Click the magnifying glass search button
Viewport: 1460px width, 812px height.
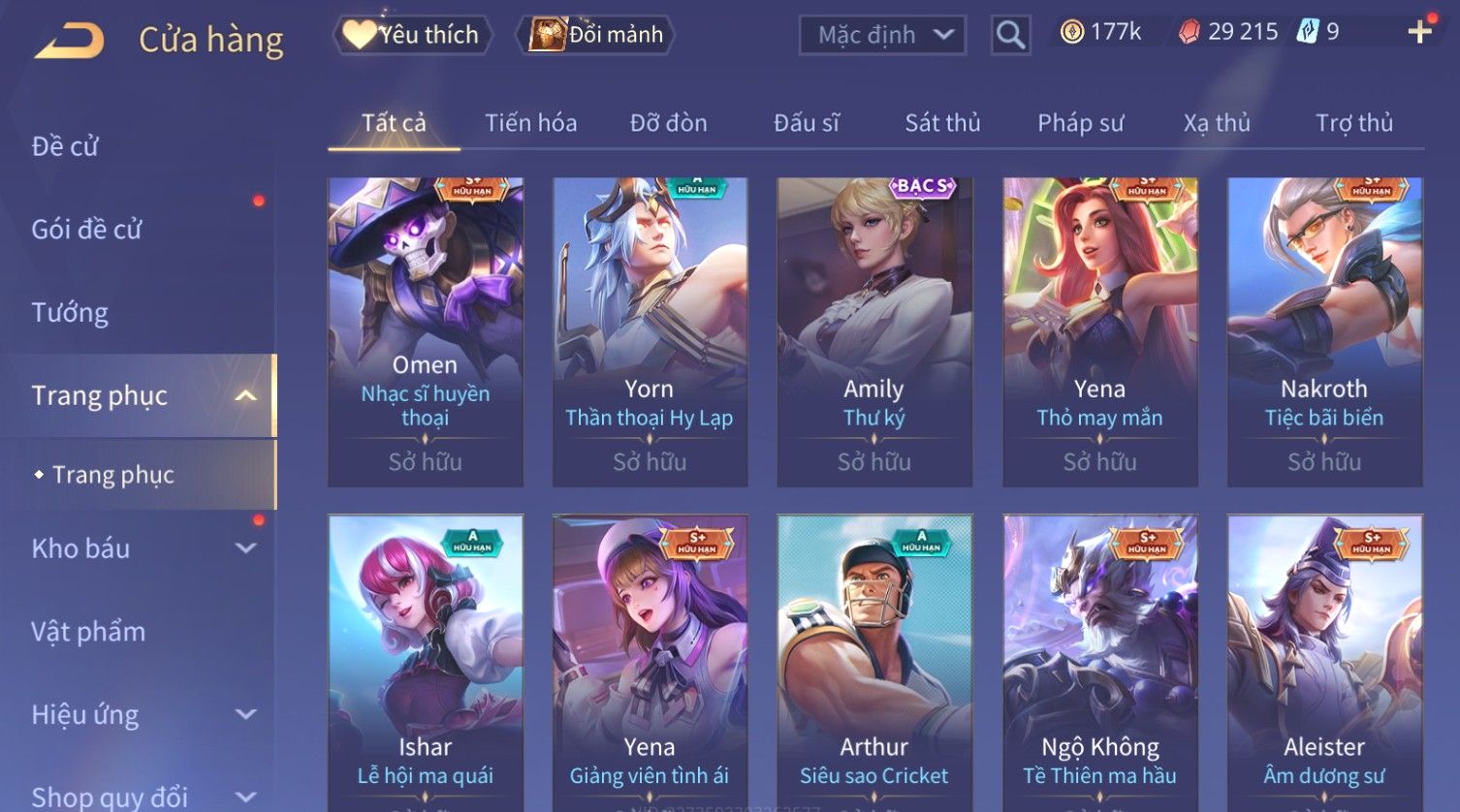click(x=1010, y=35)
